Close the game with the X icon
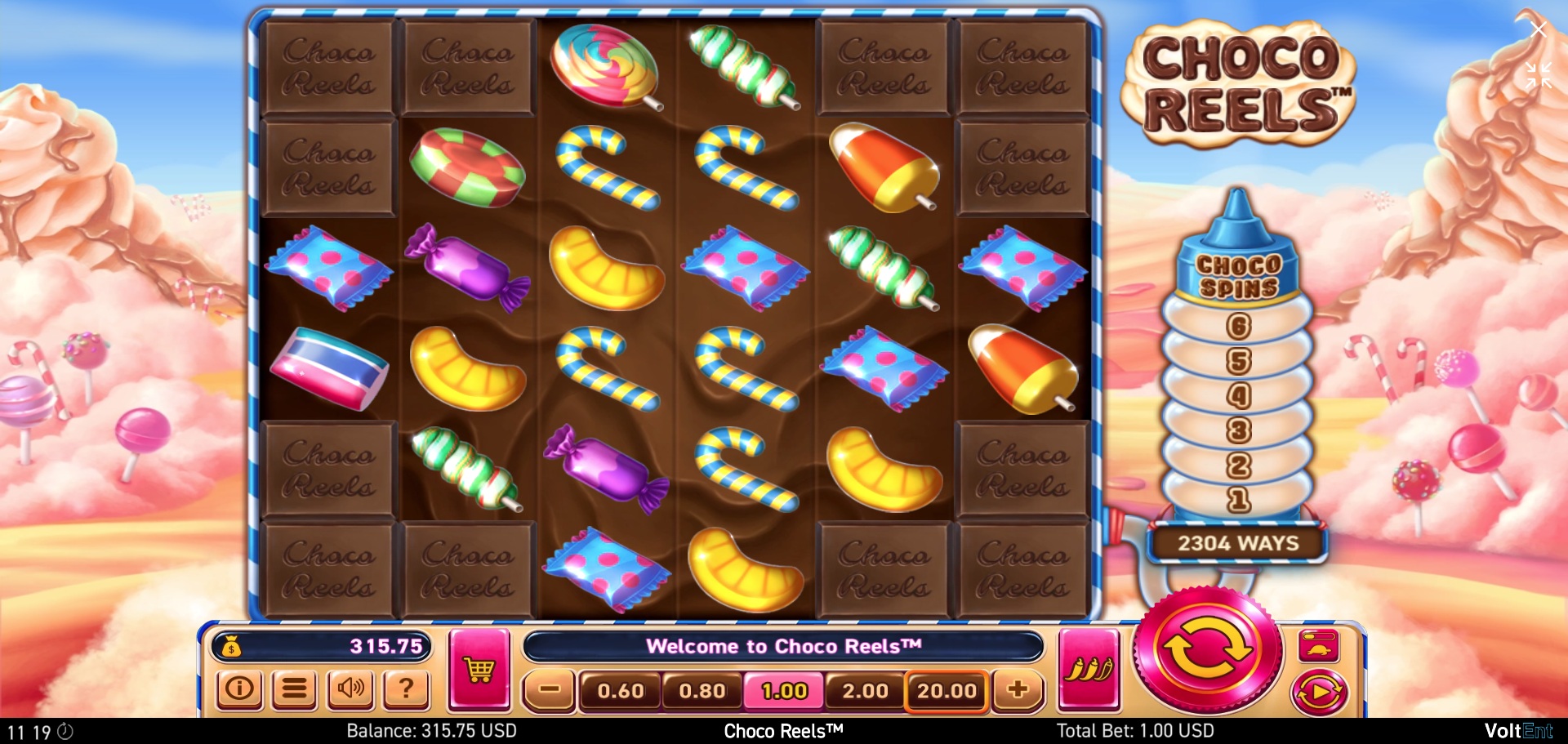The height and width of the screenshot is (744, 1568). click(x=1539, y=29)
